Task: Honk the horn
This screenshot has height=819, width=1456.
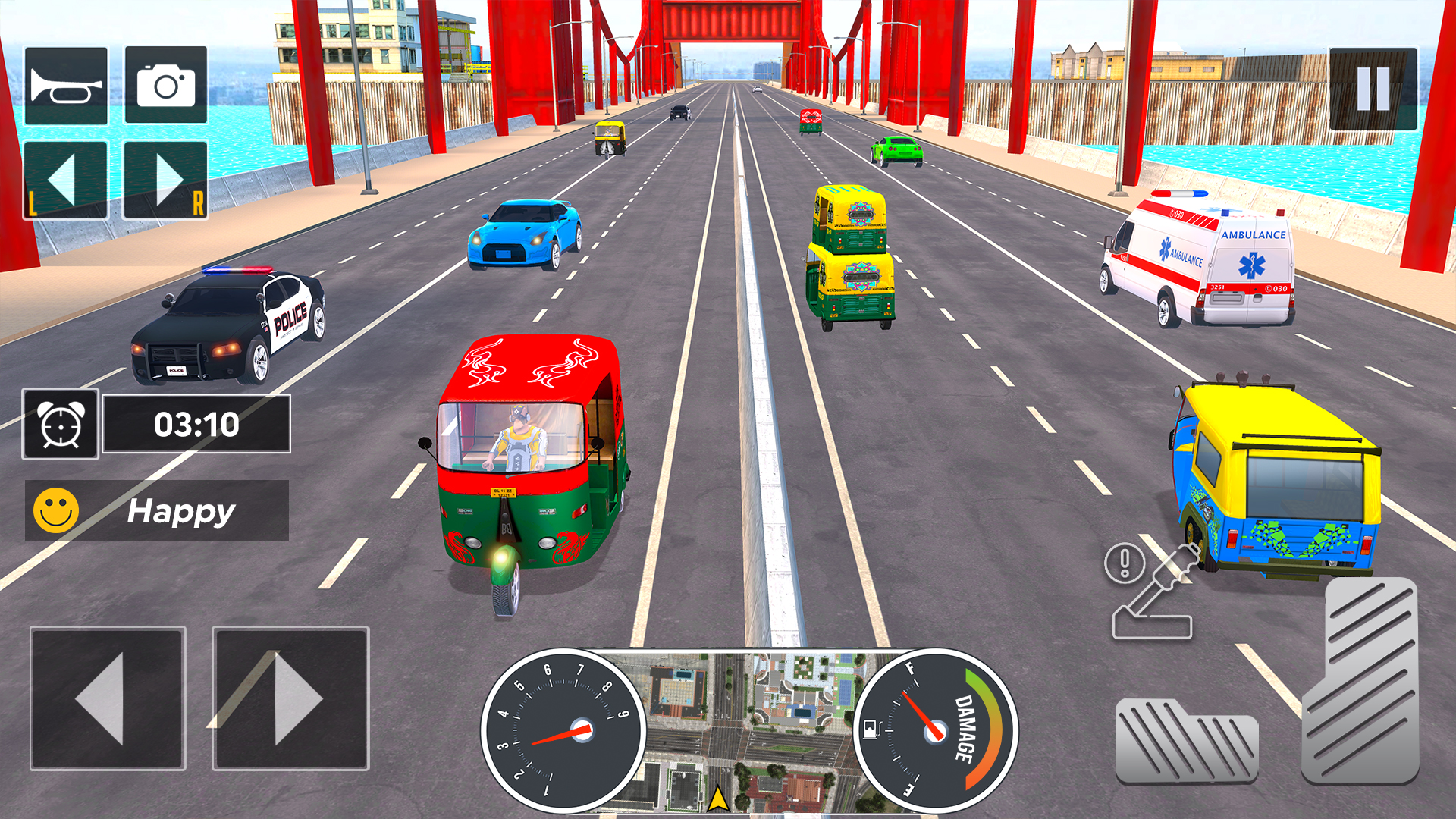Action: tap(65, 85)
